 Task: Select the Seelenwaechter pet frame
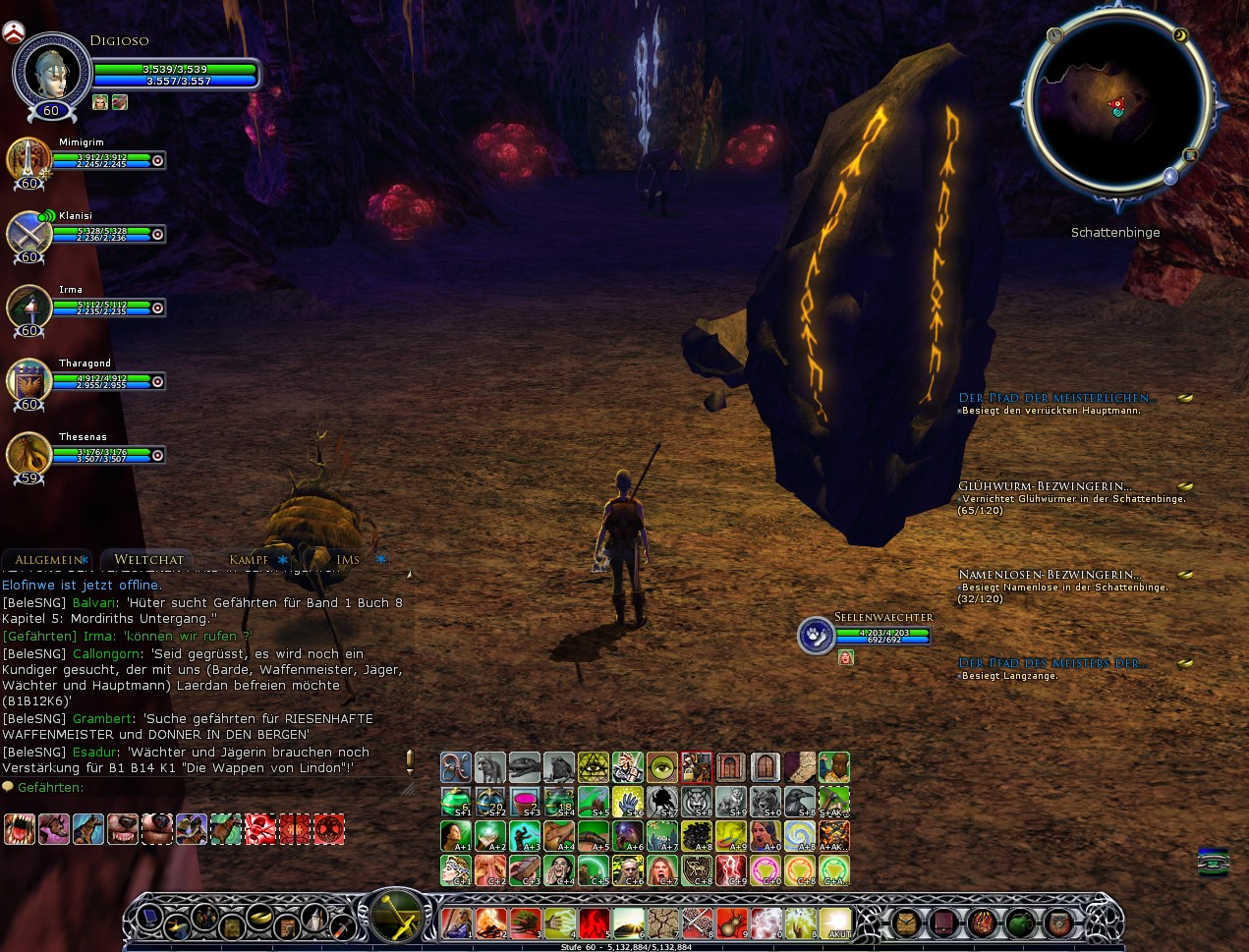click(816, 635)
